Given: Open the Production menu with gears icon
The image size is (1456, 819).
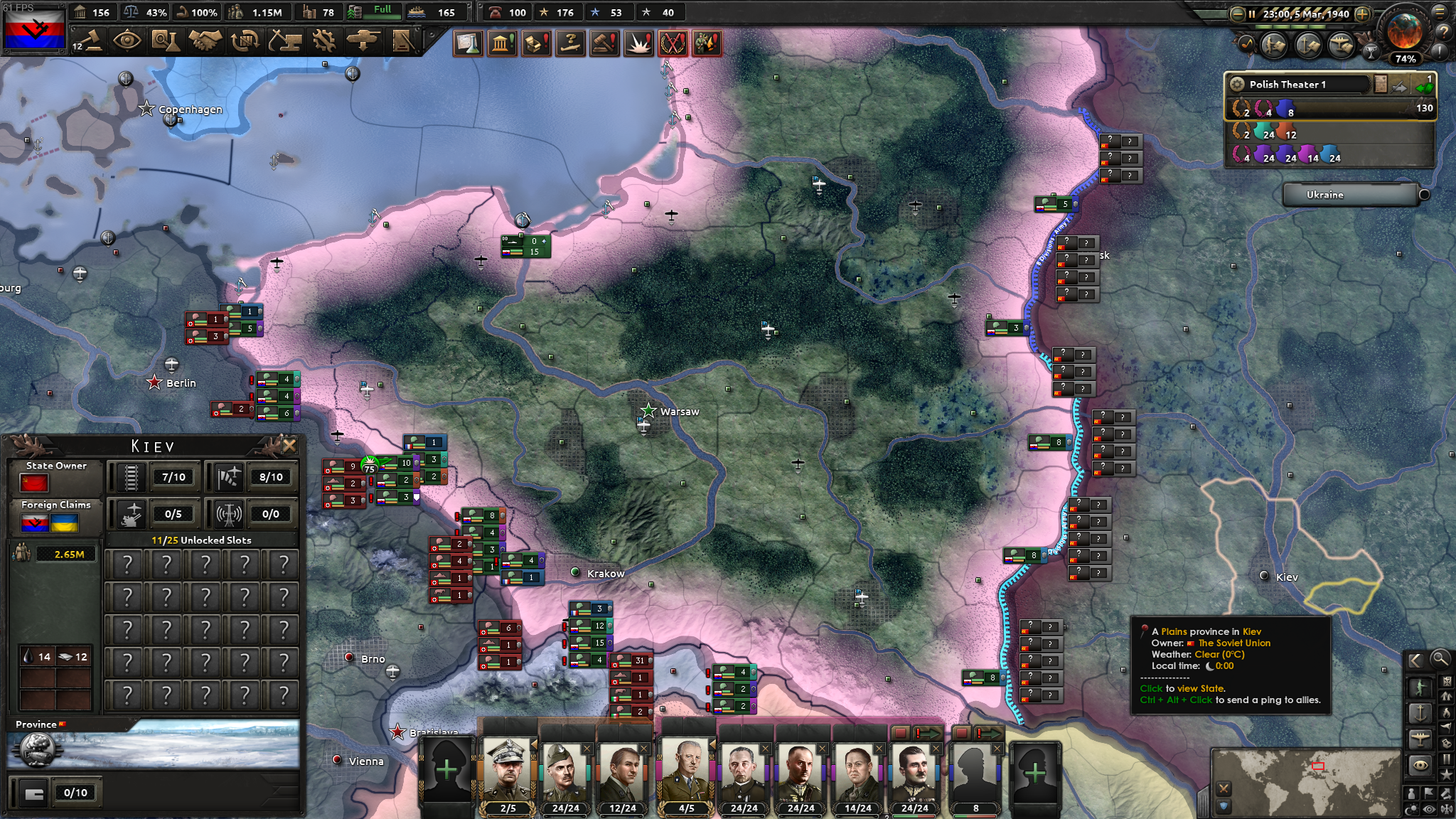Looking at the screenshot, I should (x=324, y=41).
